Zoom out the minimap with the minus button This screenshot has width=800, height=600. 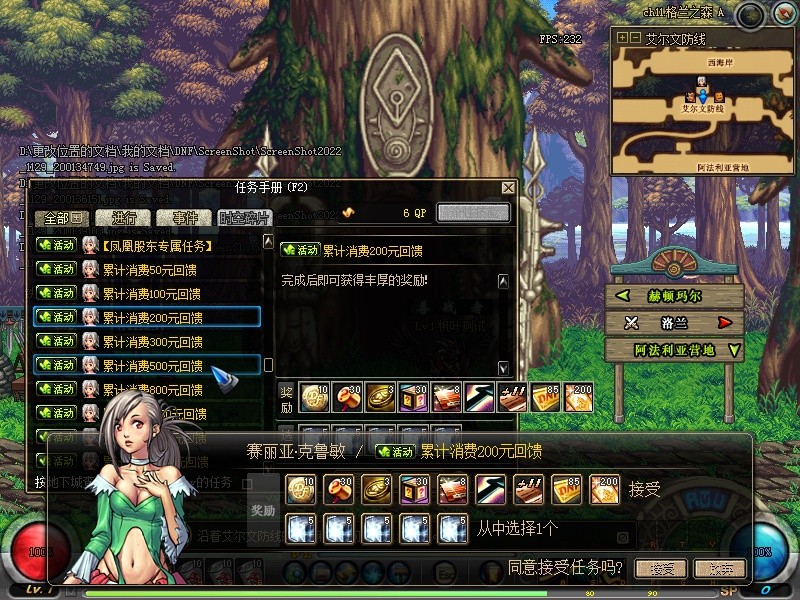click(634, 38)
